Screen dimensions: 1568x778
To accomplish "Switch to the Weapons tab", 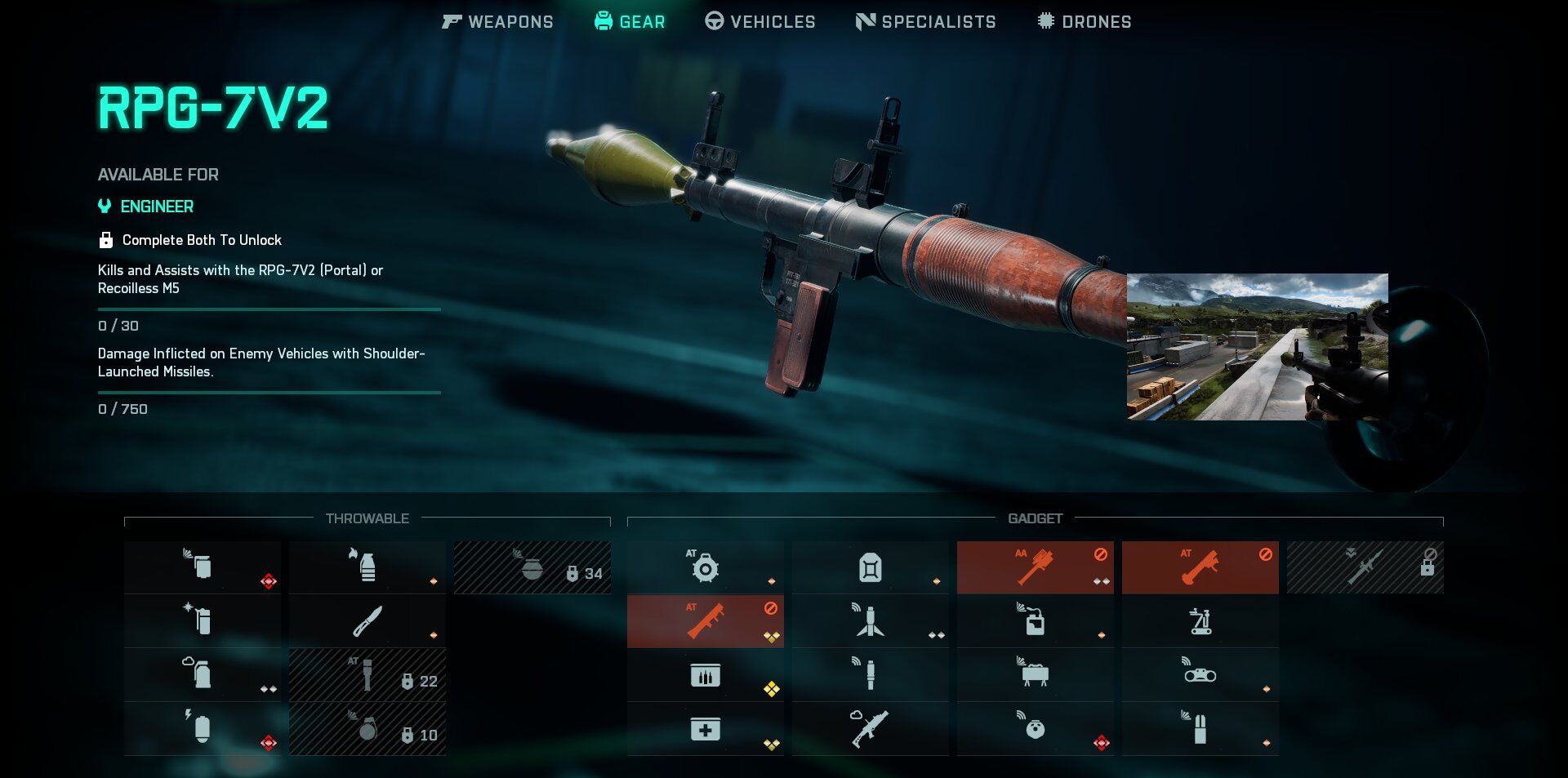I will click(x=497, y=22).
